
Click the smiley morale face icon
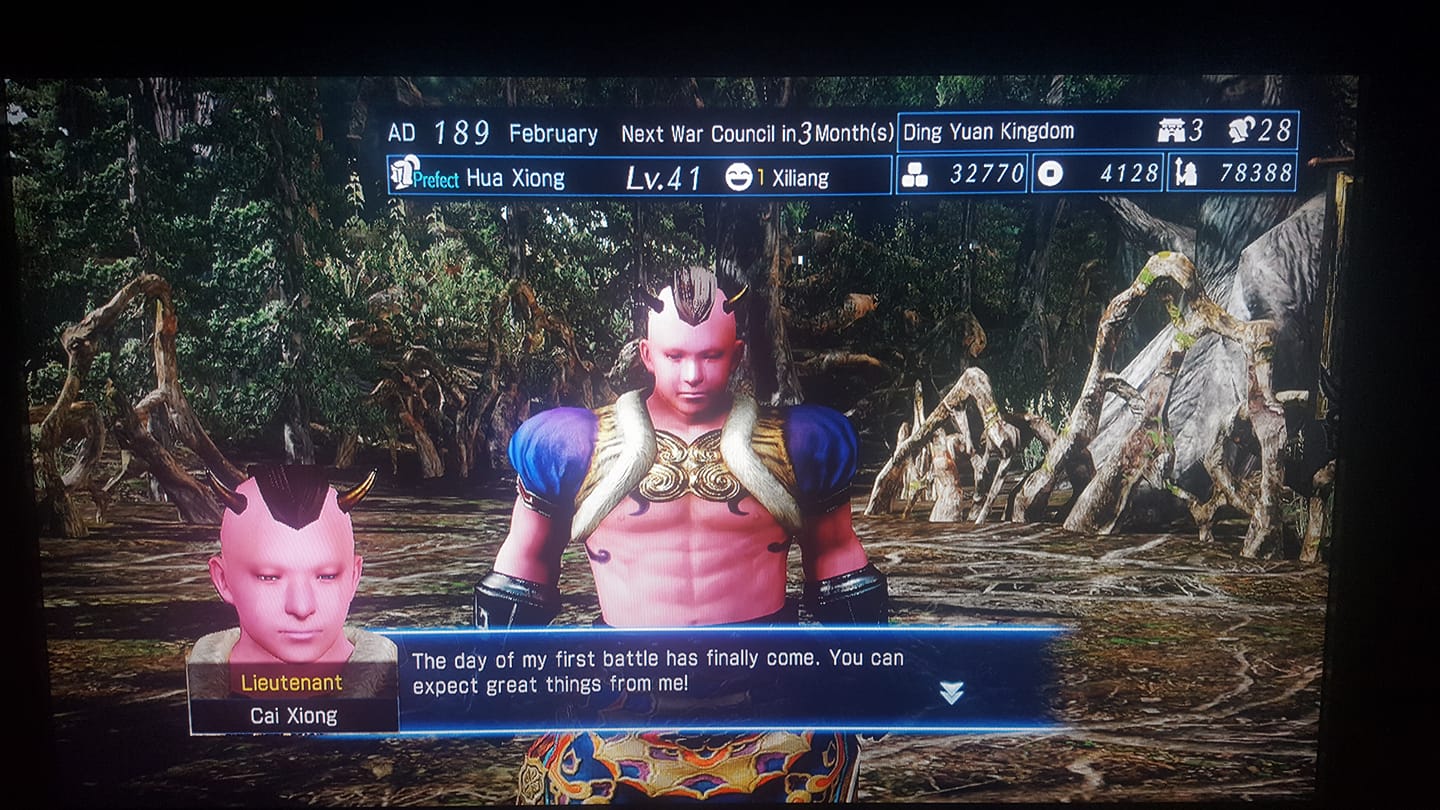[x=740, y=176]
